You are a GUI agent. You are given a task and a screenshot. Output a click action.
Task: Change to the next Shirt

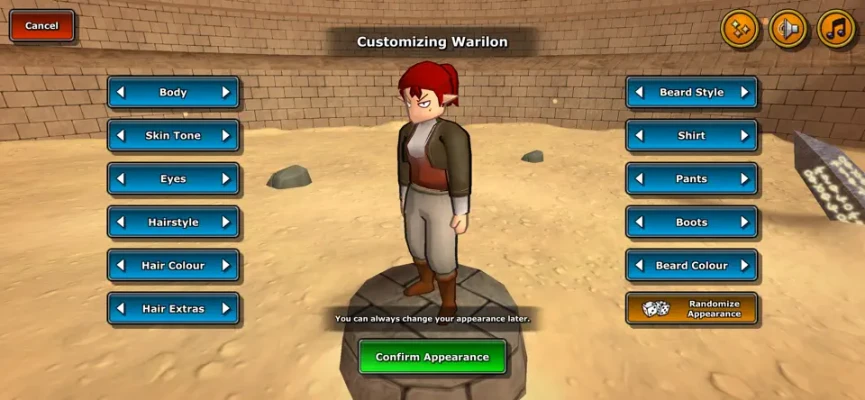click(744, 135)
